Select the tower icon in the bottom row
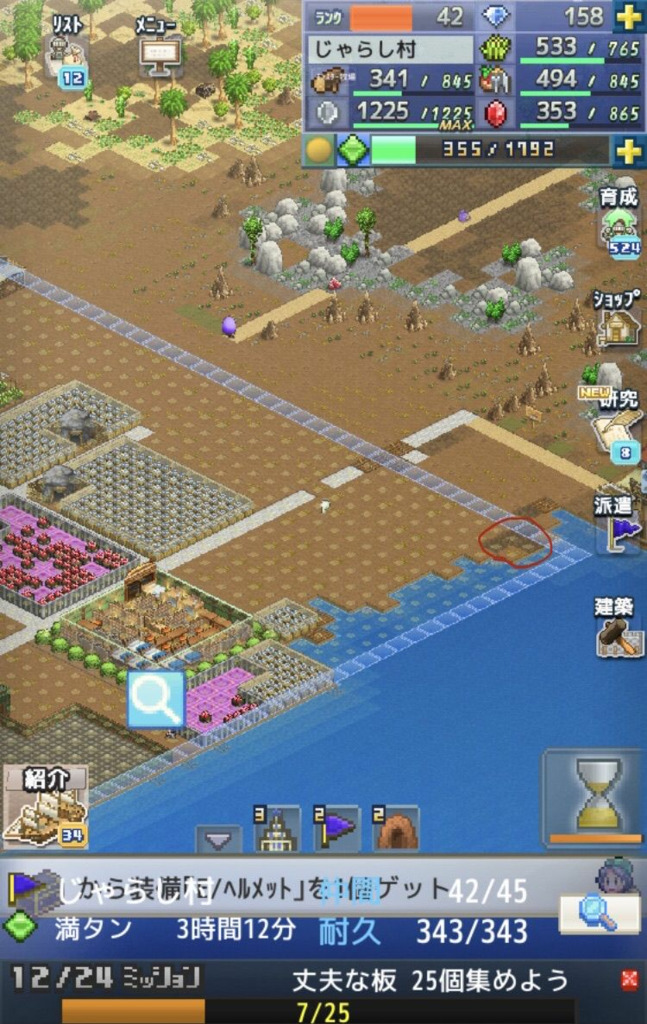The height and width of the screenshot is (1024, 647). 277,829
